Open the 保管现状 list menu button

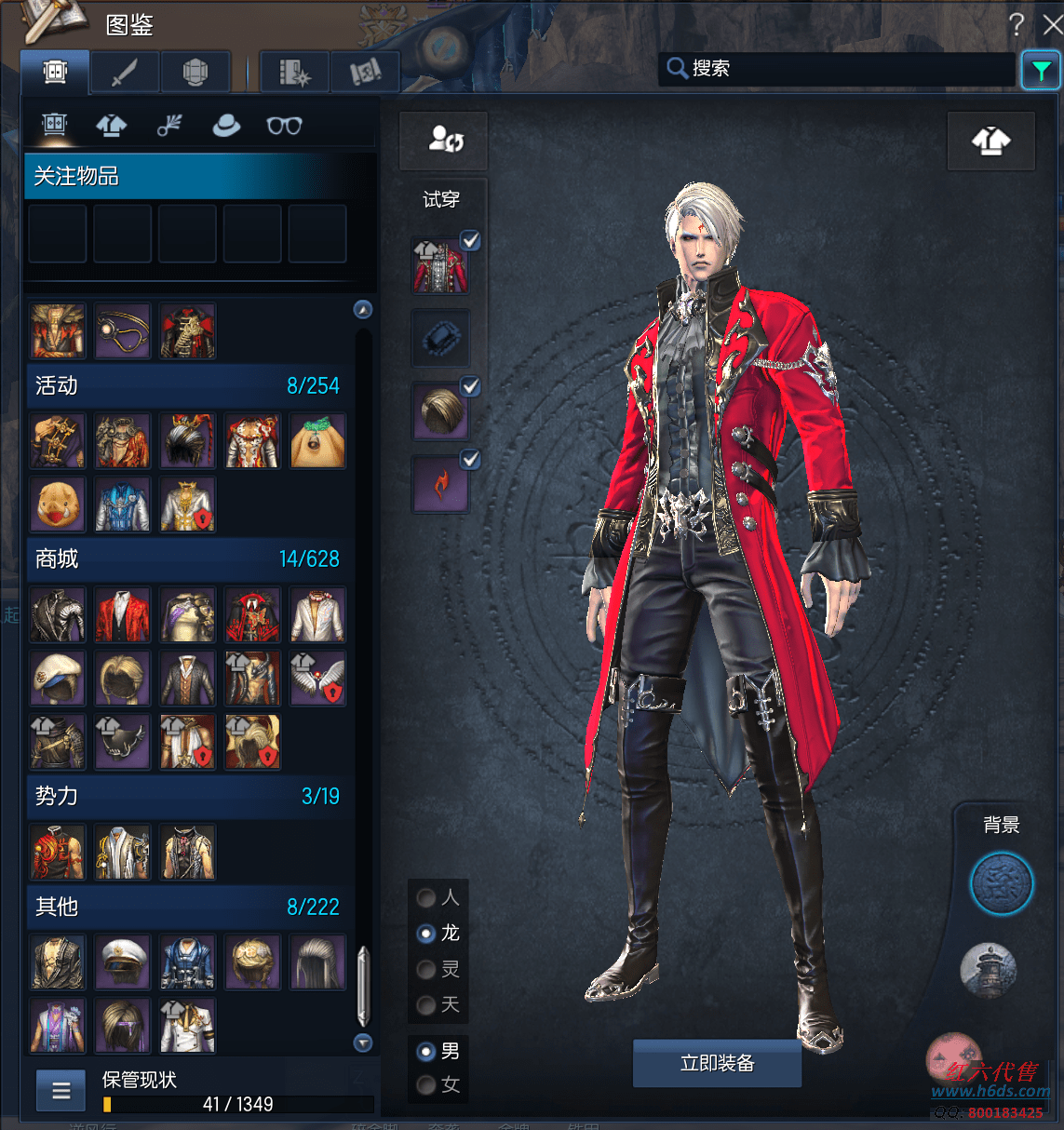[61, 1091]
